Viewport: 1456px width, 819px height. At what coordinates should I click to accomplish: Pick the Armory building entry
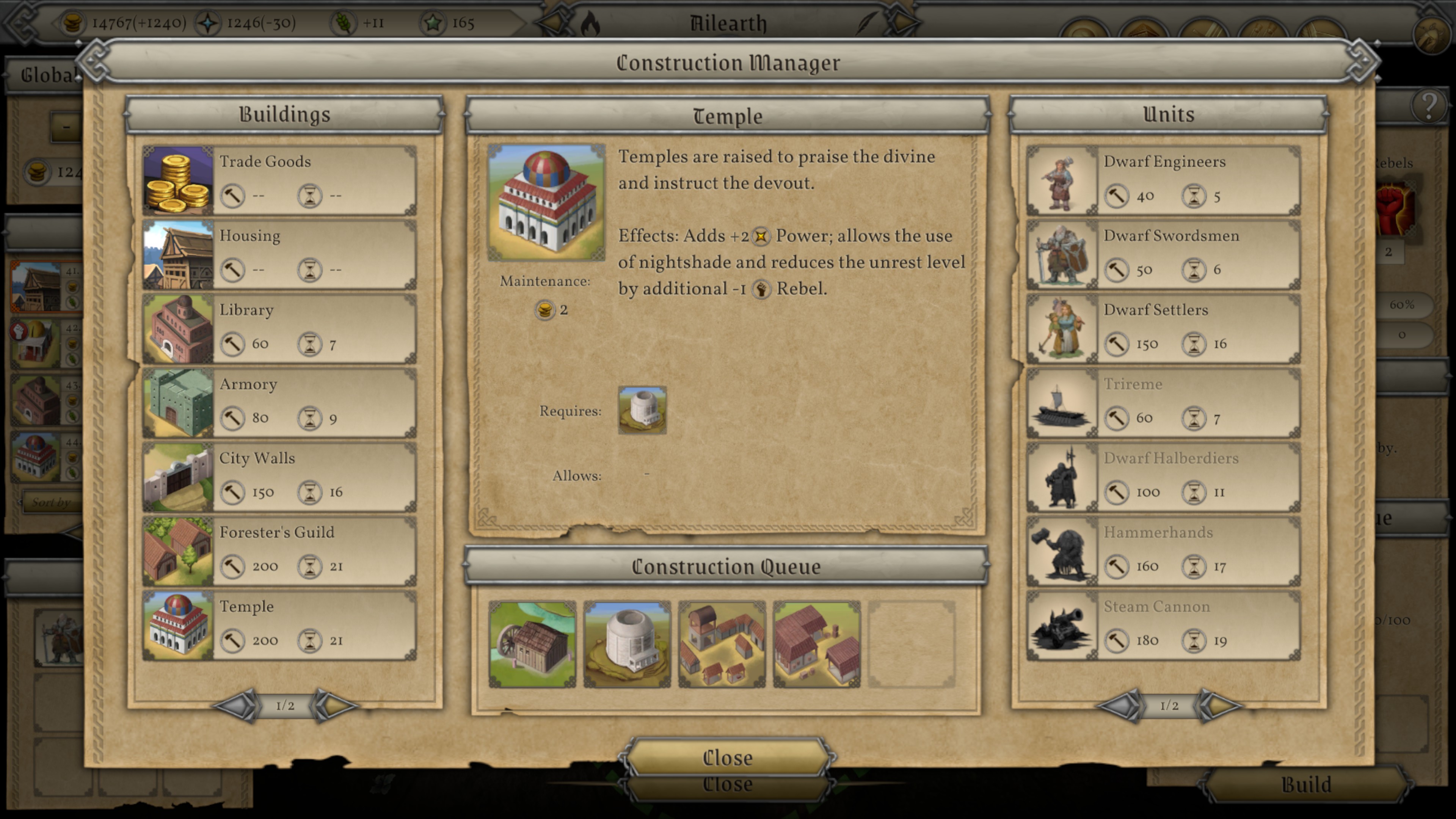pyautogui.click(x=280, y=402)
